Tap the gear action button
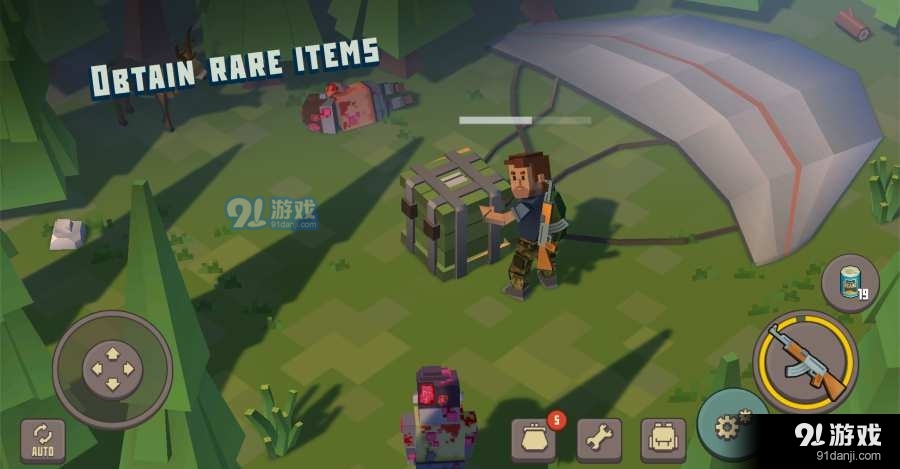Screen dimensions: 900x469 coord(728,425)
